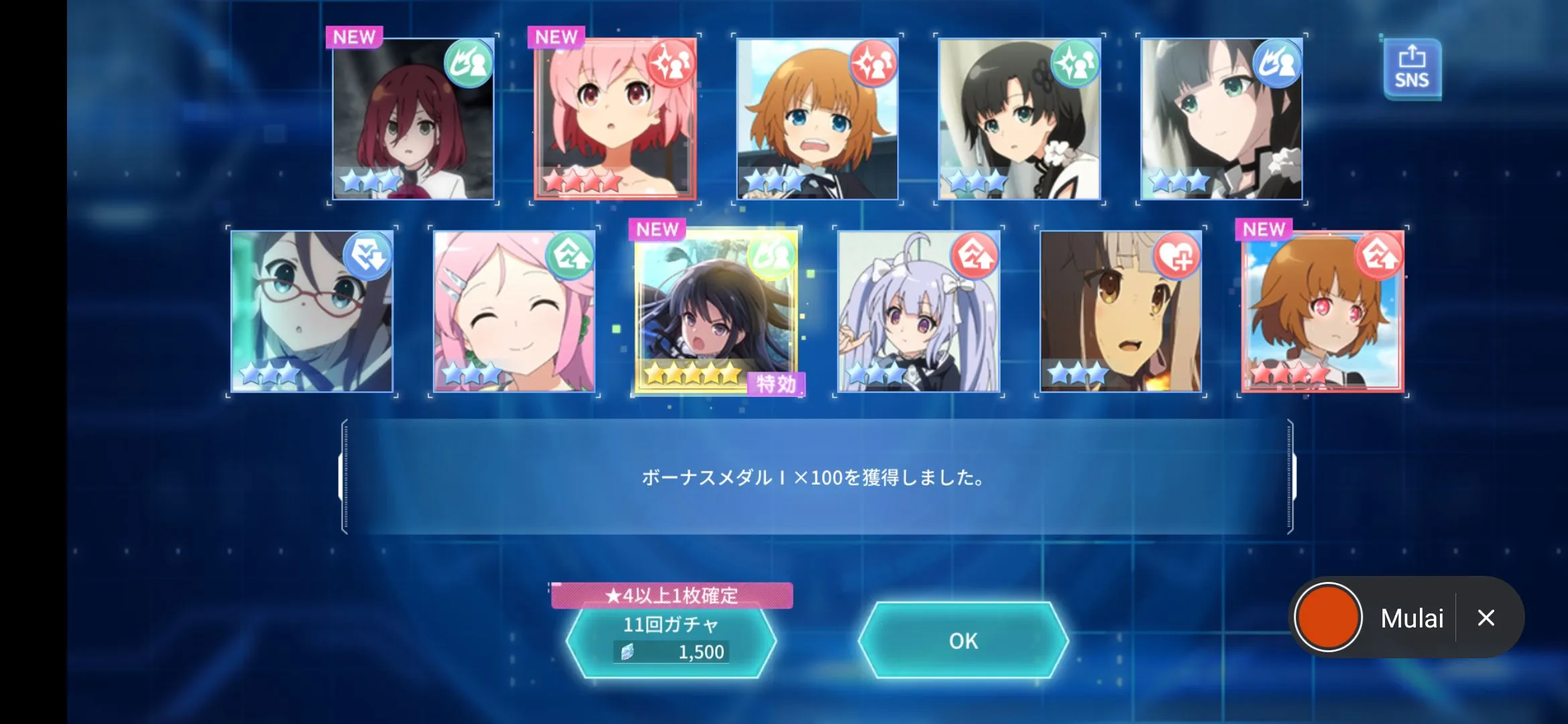View the card with the heart icon
The width and height of the screenshot is (1568, 724).
coord(1120,312)
